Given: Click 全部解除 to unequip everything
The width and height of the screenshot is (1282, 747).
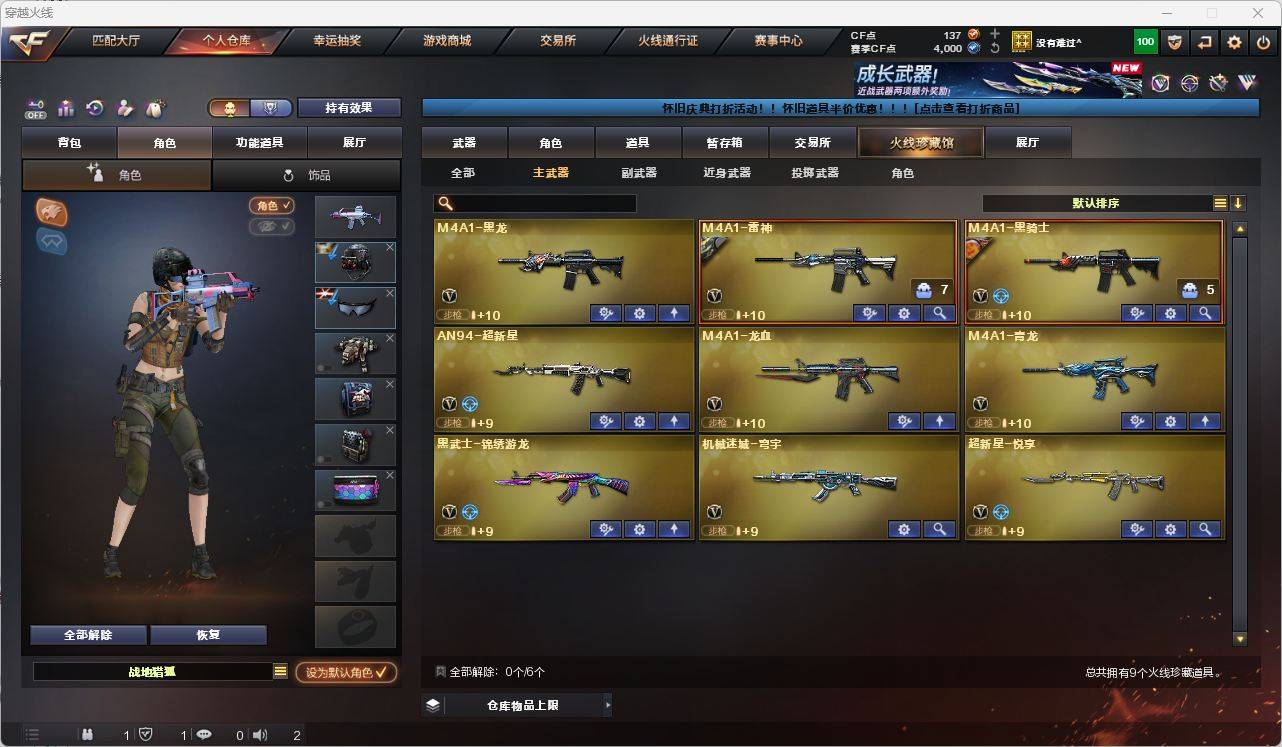Looking at the screenshot, I should click(88, 635).
